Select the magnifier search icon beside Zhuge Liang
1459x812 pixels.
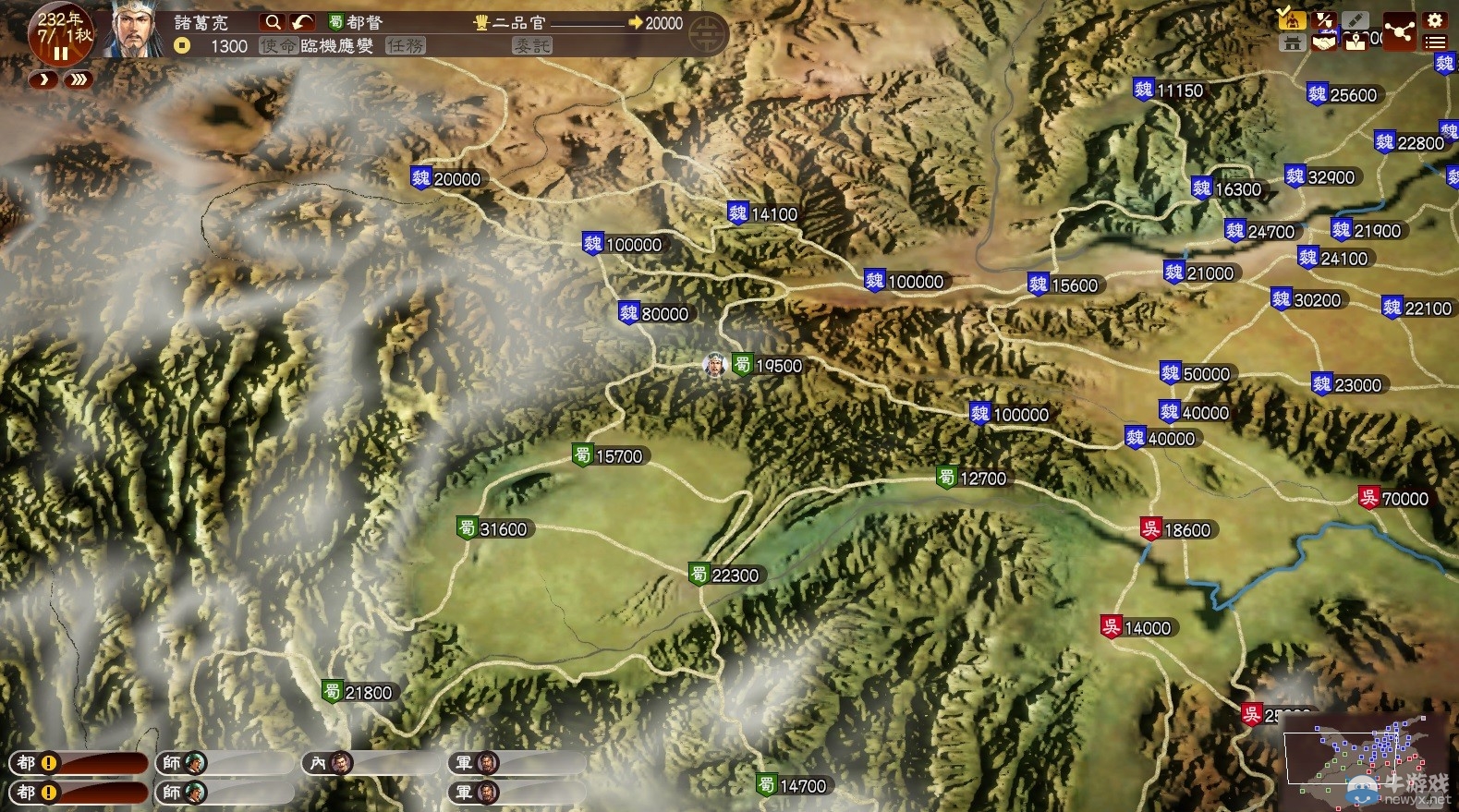274,22
